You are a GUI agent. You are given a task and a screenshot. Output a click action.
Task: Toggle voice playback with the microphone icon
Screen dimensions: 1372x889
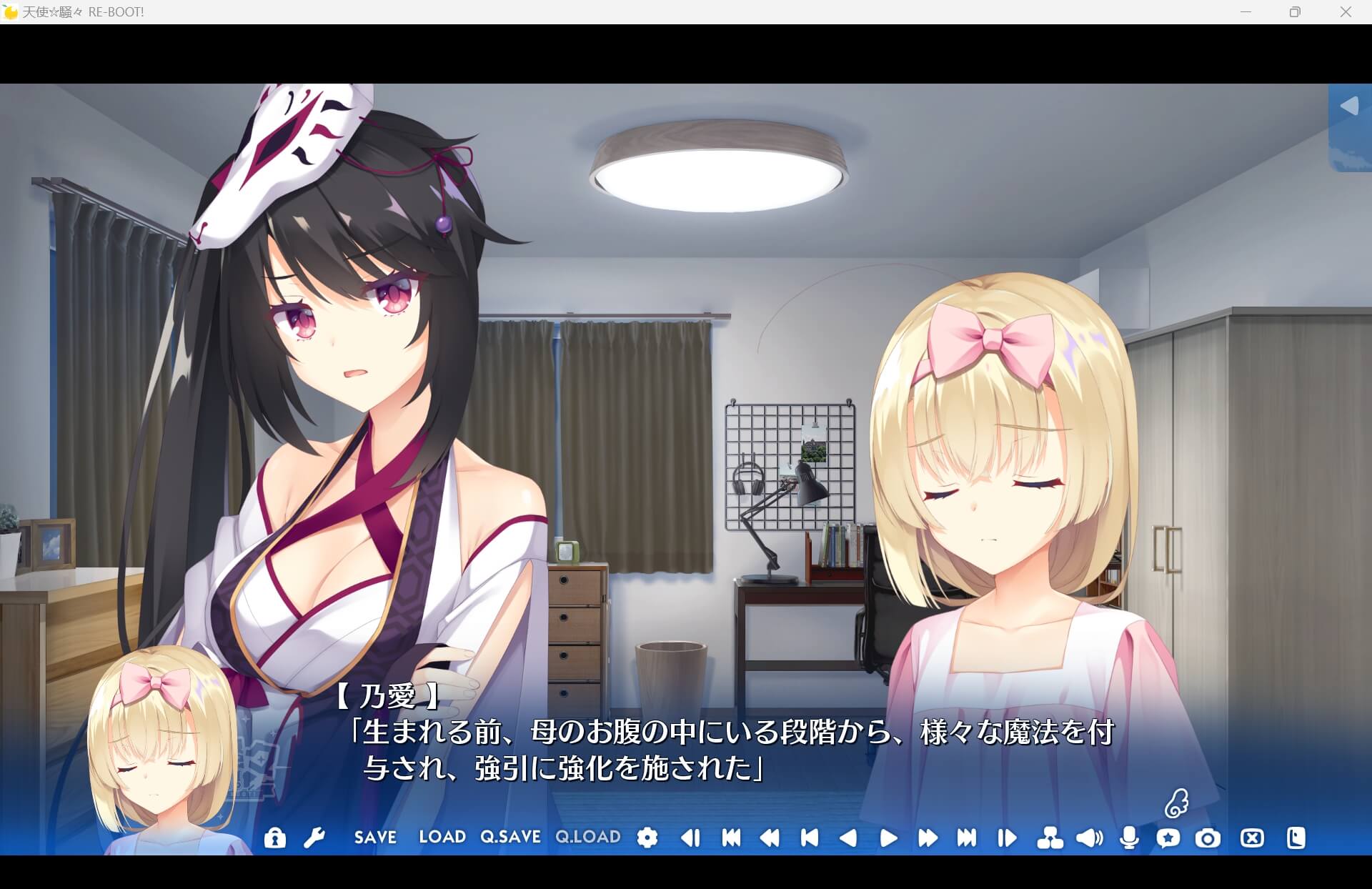(x=1129, y=838)
